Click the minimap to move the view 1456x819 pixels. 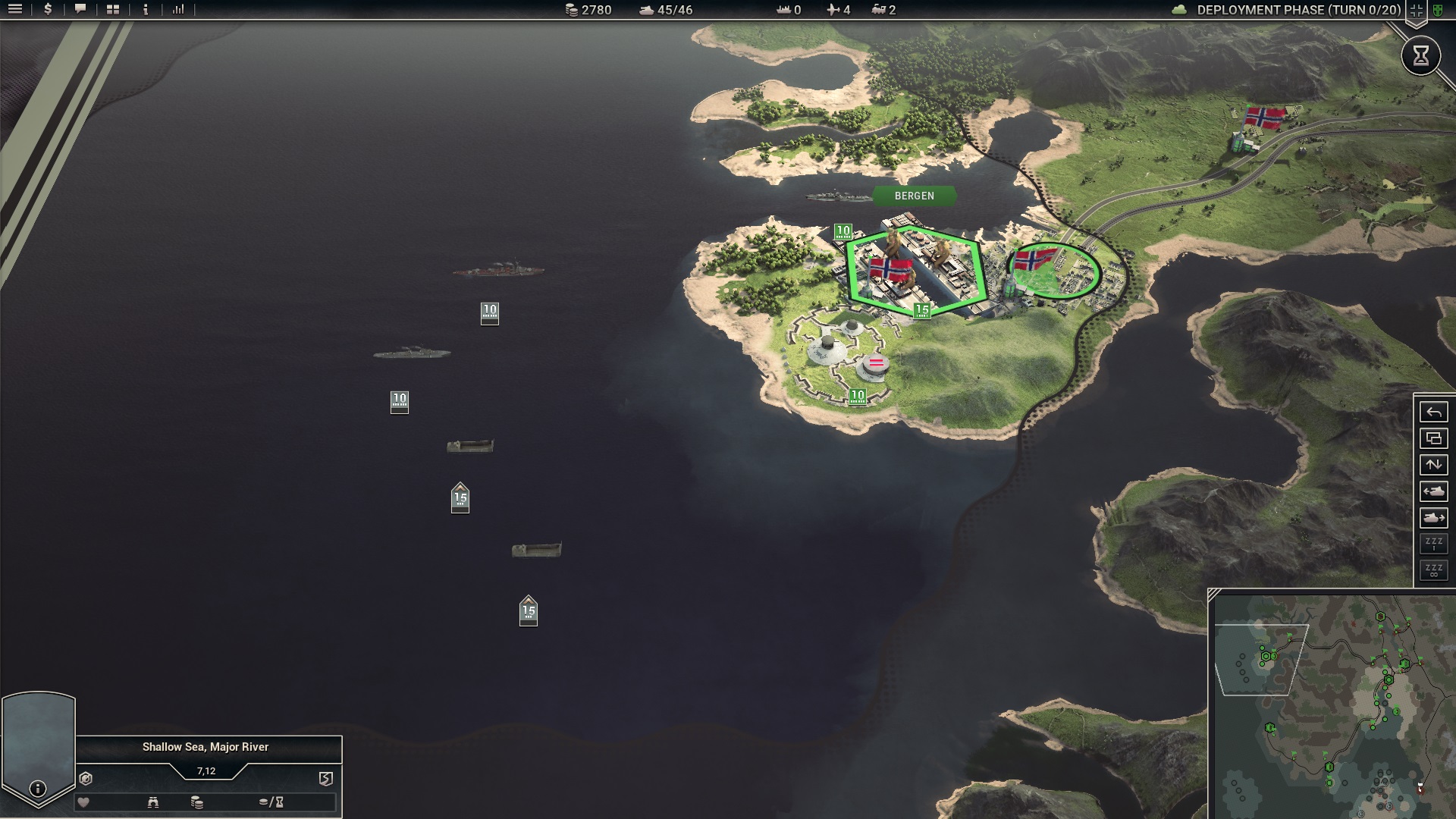1335,705
